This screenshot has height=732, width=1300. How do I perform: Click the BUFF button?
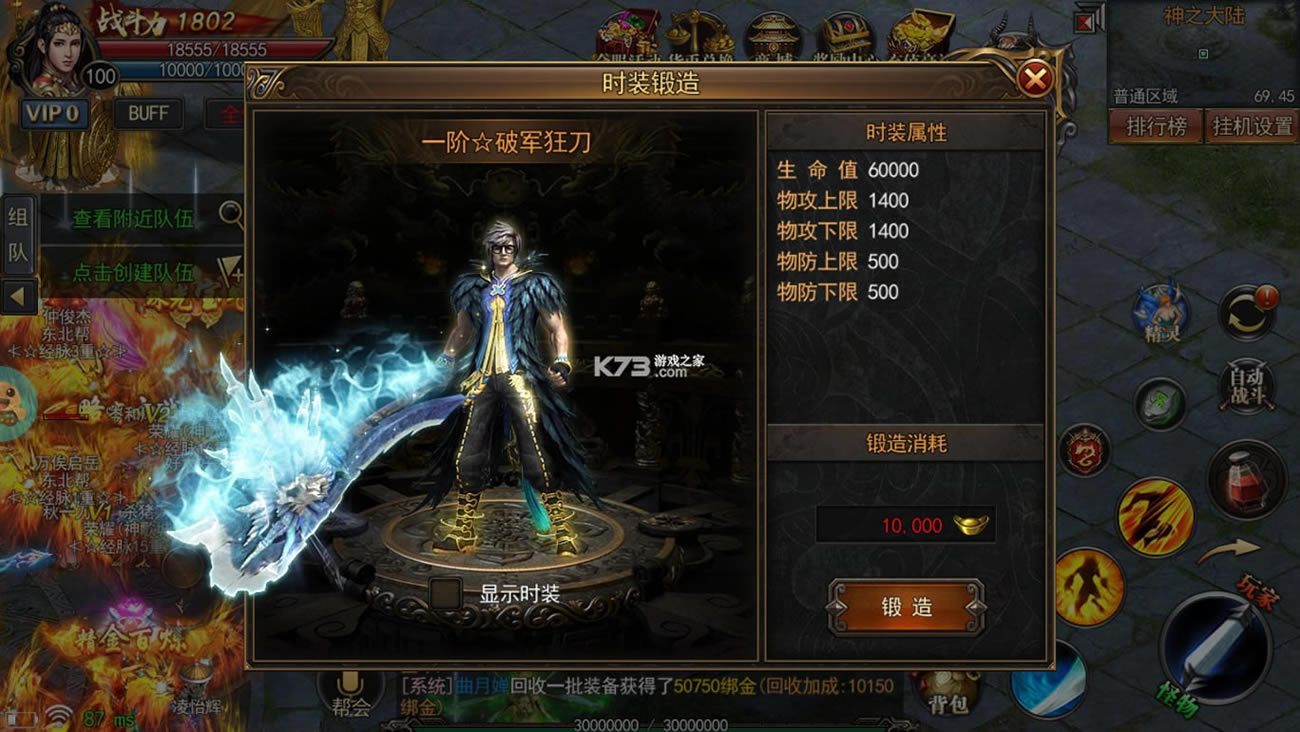point(148,113)
